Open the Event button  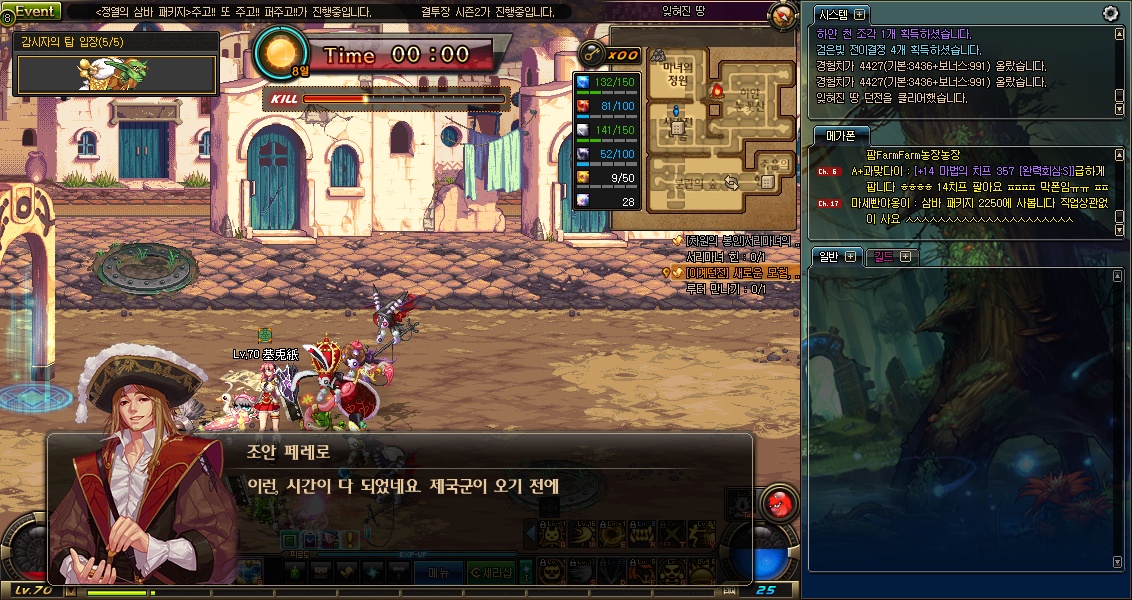tap(36, 11)
